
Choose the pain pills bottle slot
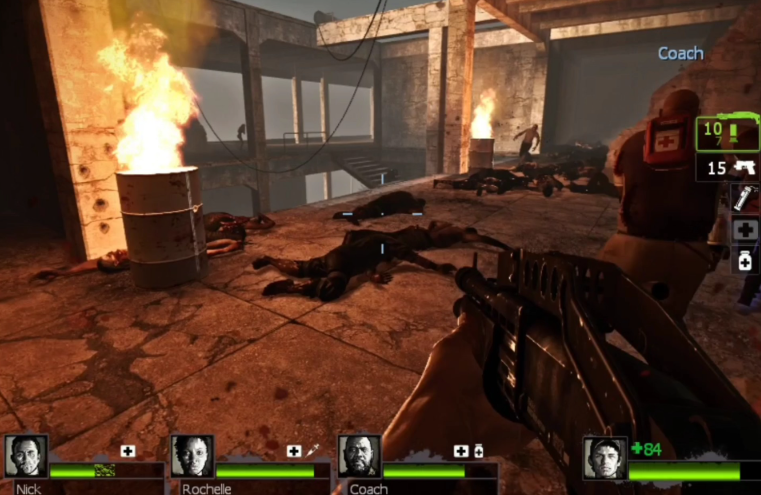[x=744, y=260]
